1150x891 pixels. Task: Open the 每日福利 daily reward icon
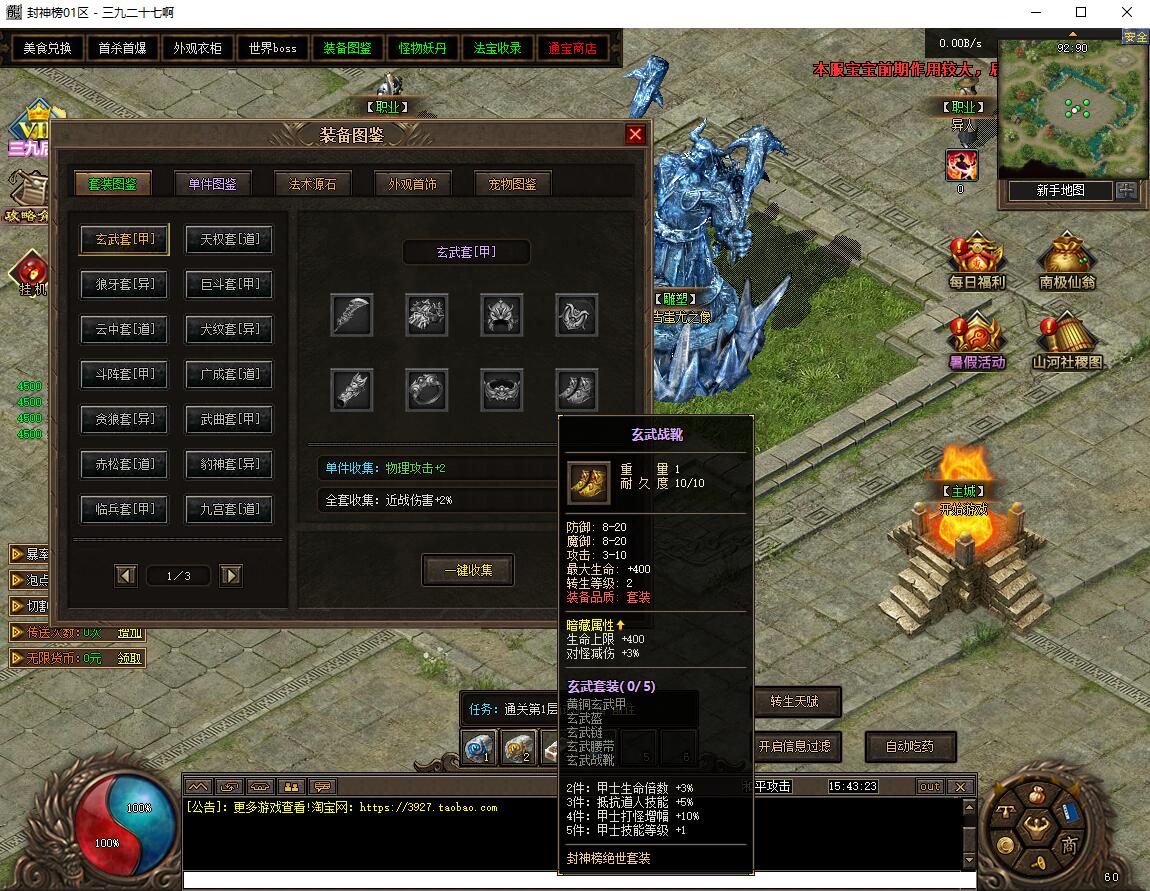[976, 262]
